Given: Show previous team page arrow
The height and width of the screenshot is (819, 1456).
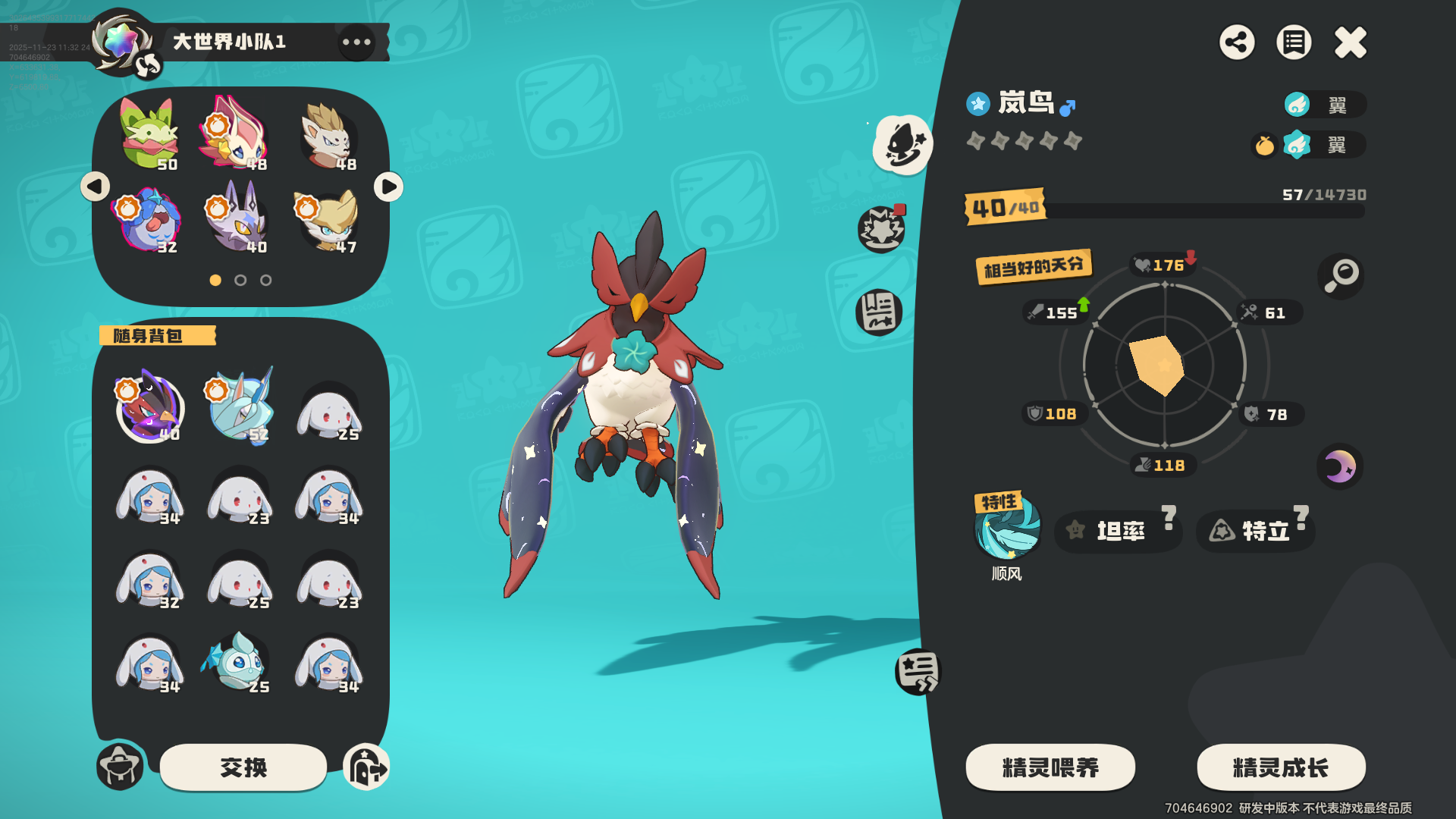Looking at the screenshot, I should (96, 187).
